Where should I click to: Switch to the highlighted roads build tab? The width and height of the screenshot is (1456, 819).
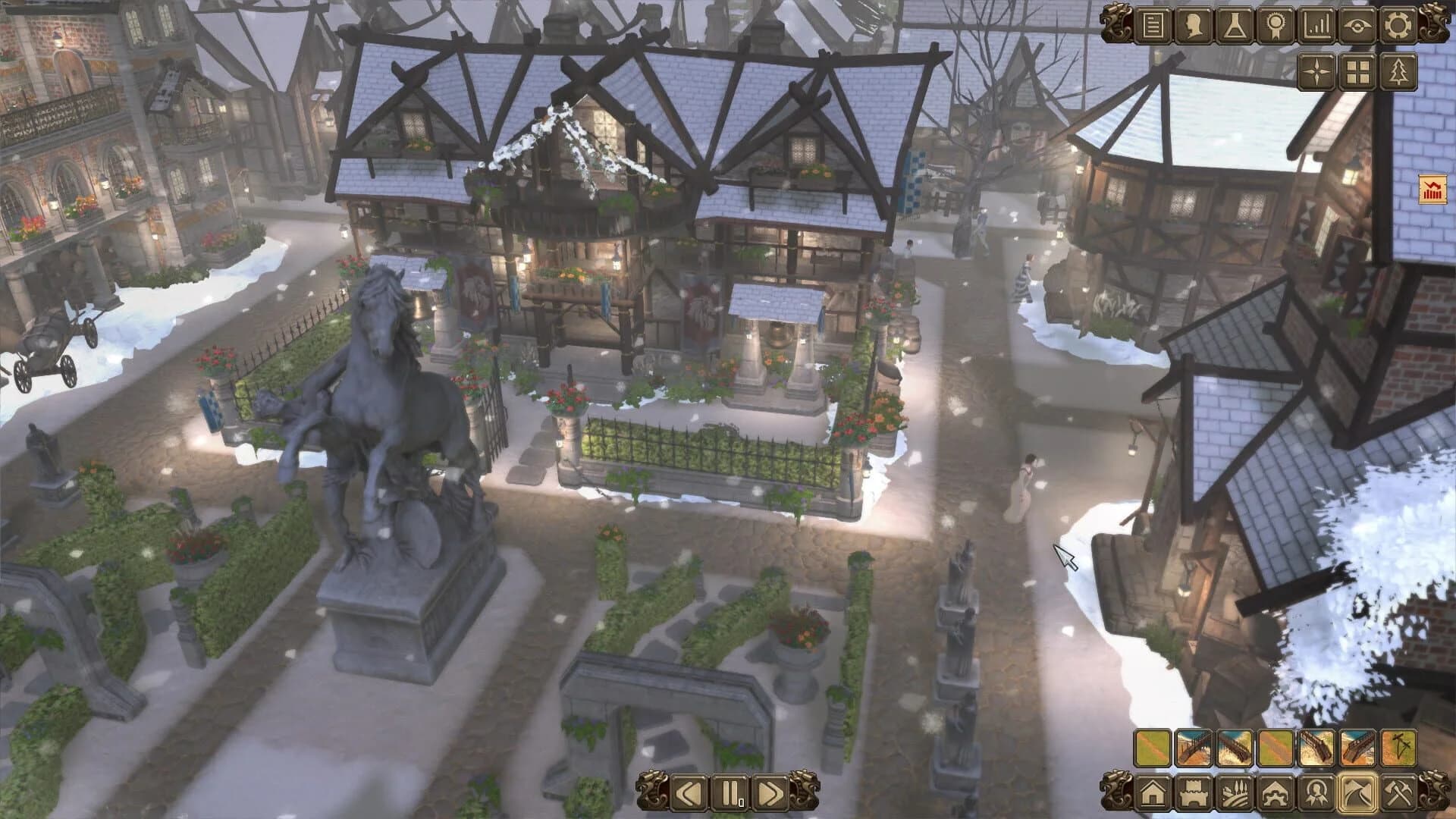coord(1357,794)
